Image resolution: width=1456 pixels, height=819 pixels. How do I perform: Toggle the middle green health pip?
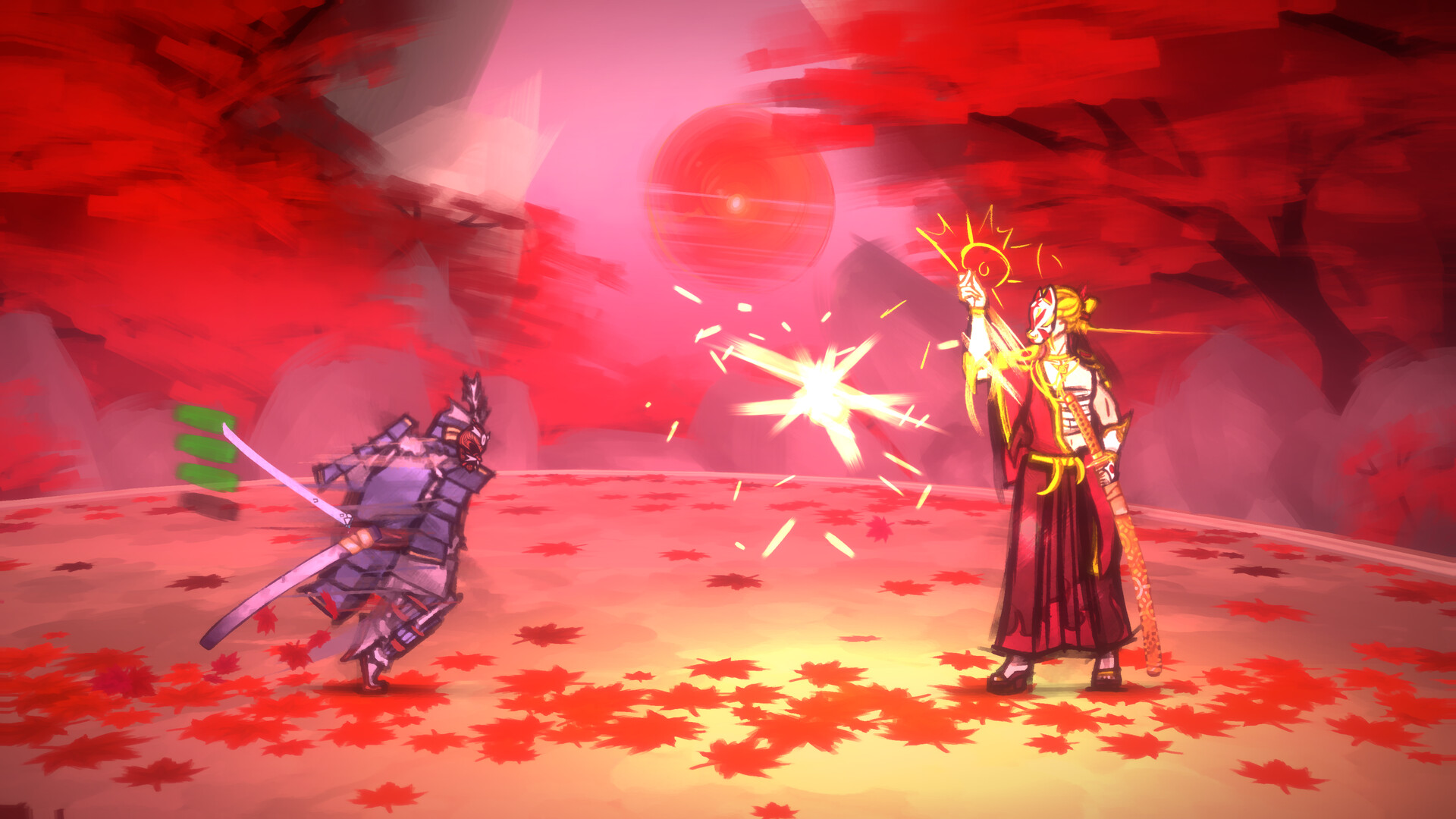[x=202, y=447]
